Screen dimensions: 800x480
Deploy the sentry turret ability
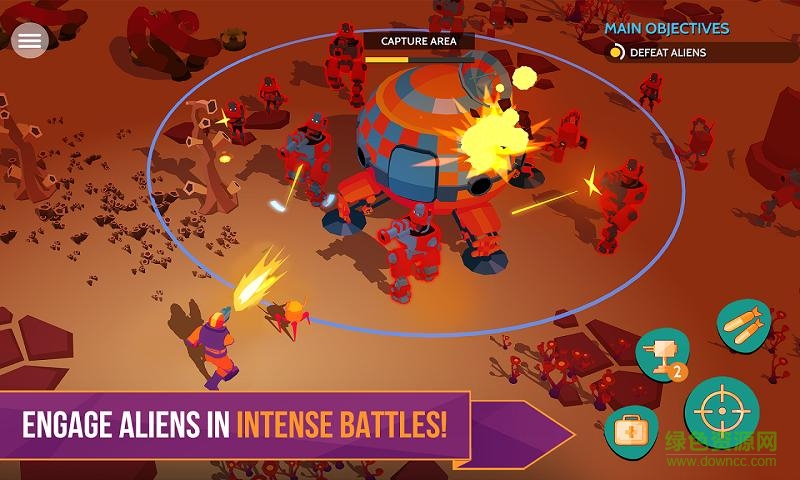click(662, 355)
